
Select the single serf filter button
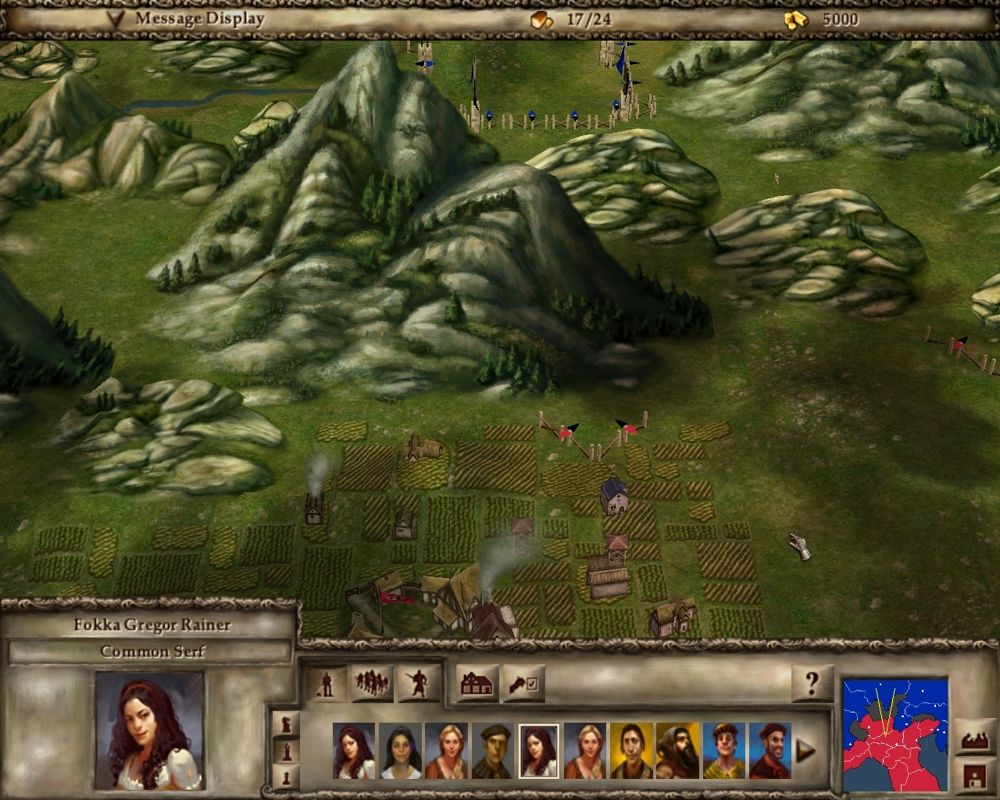click(x=325, y=684)
